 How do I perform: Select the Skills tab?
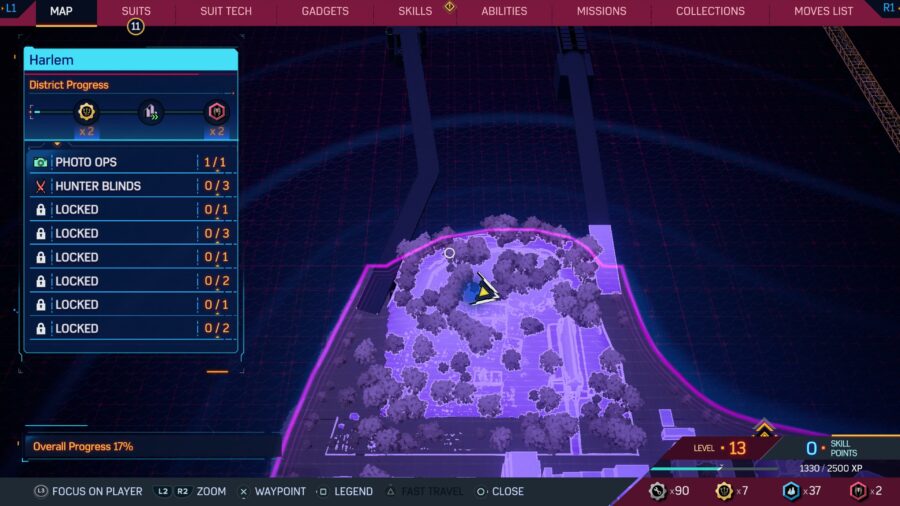(415, 11)
